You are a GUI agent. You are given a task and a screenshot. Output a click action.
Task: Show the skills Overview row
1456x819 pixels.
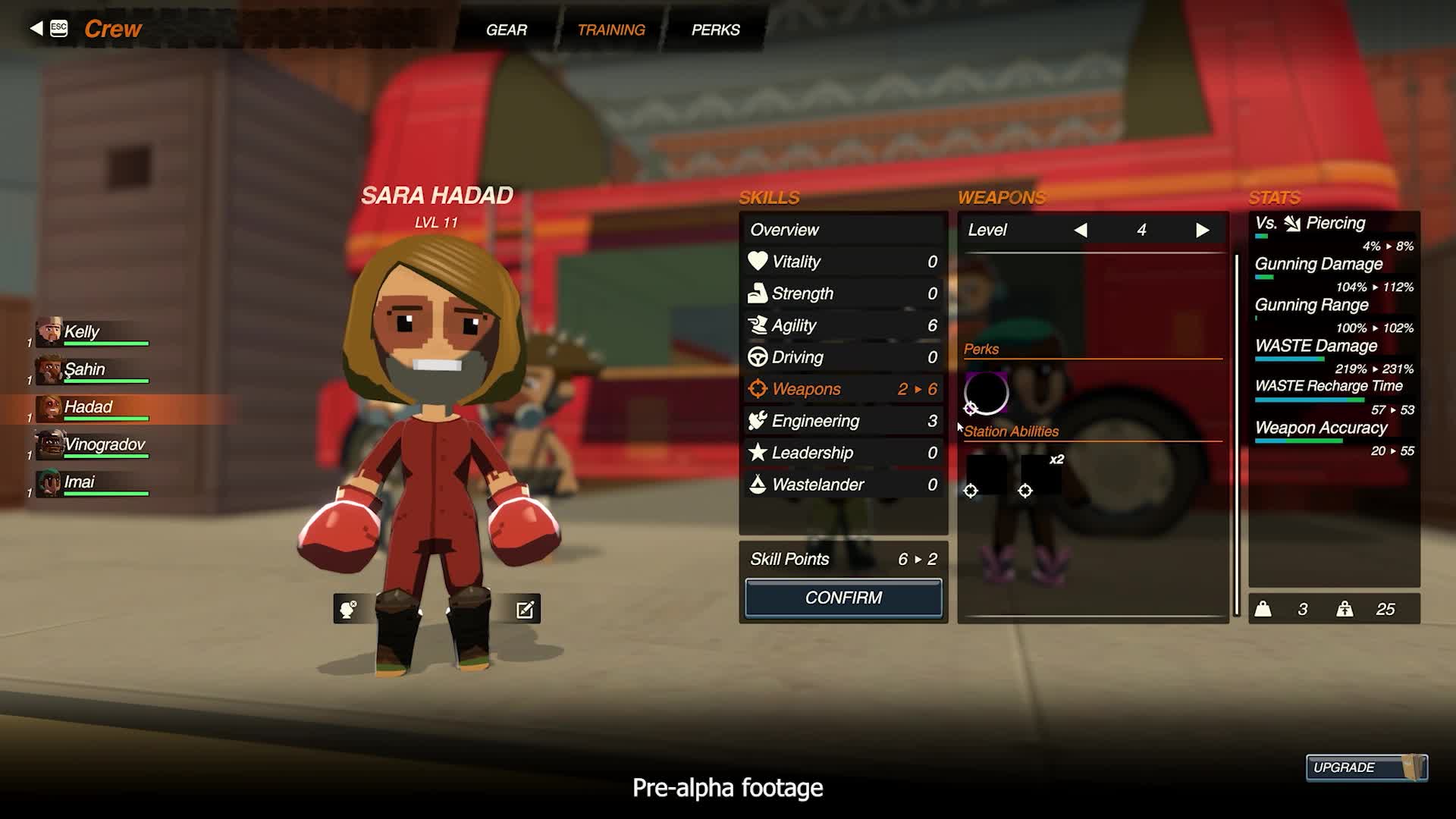pyautogui.click(x=843, y=230)
